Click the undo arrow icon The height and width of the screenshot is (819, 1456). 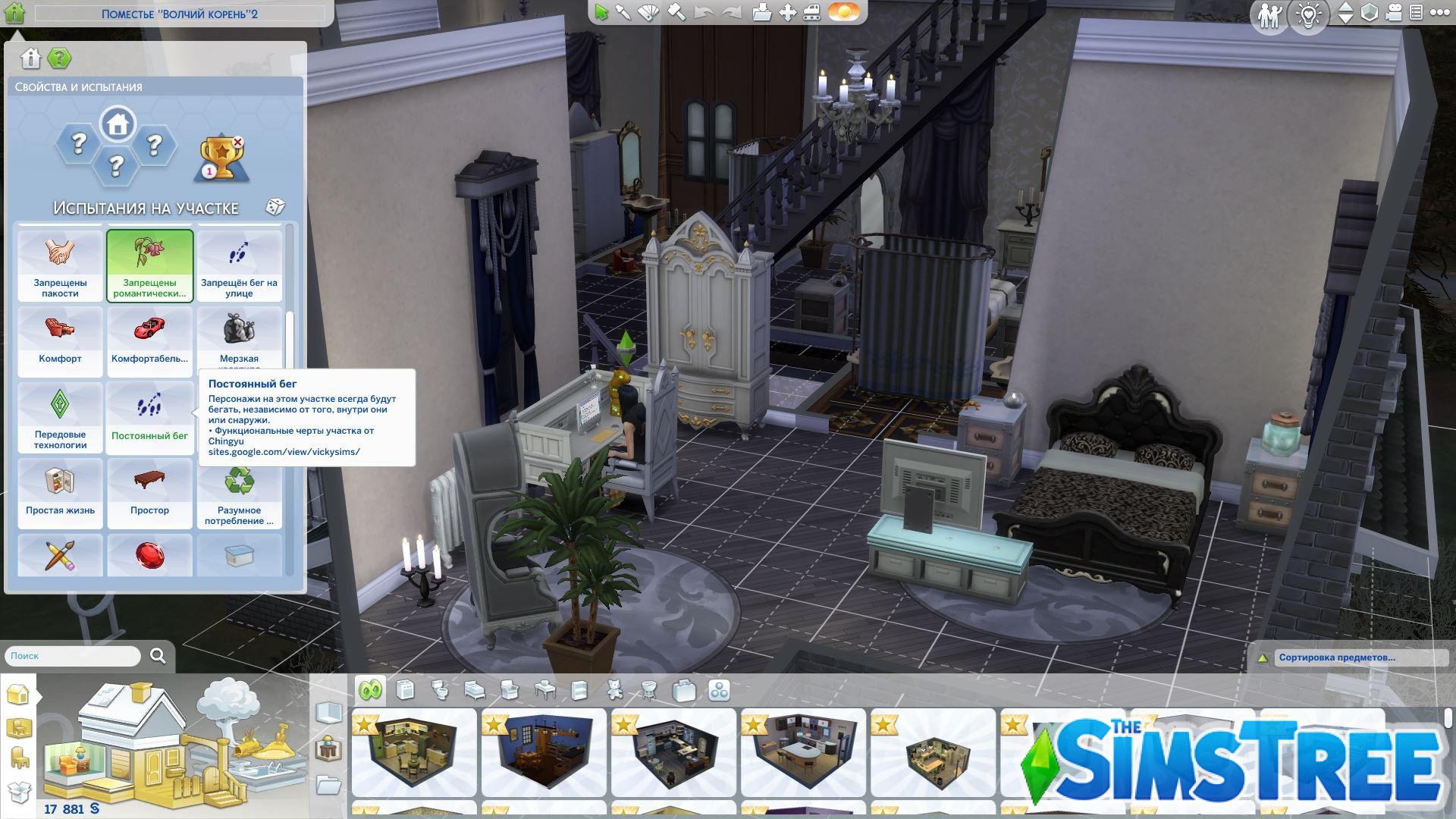pos(703,12)
